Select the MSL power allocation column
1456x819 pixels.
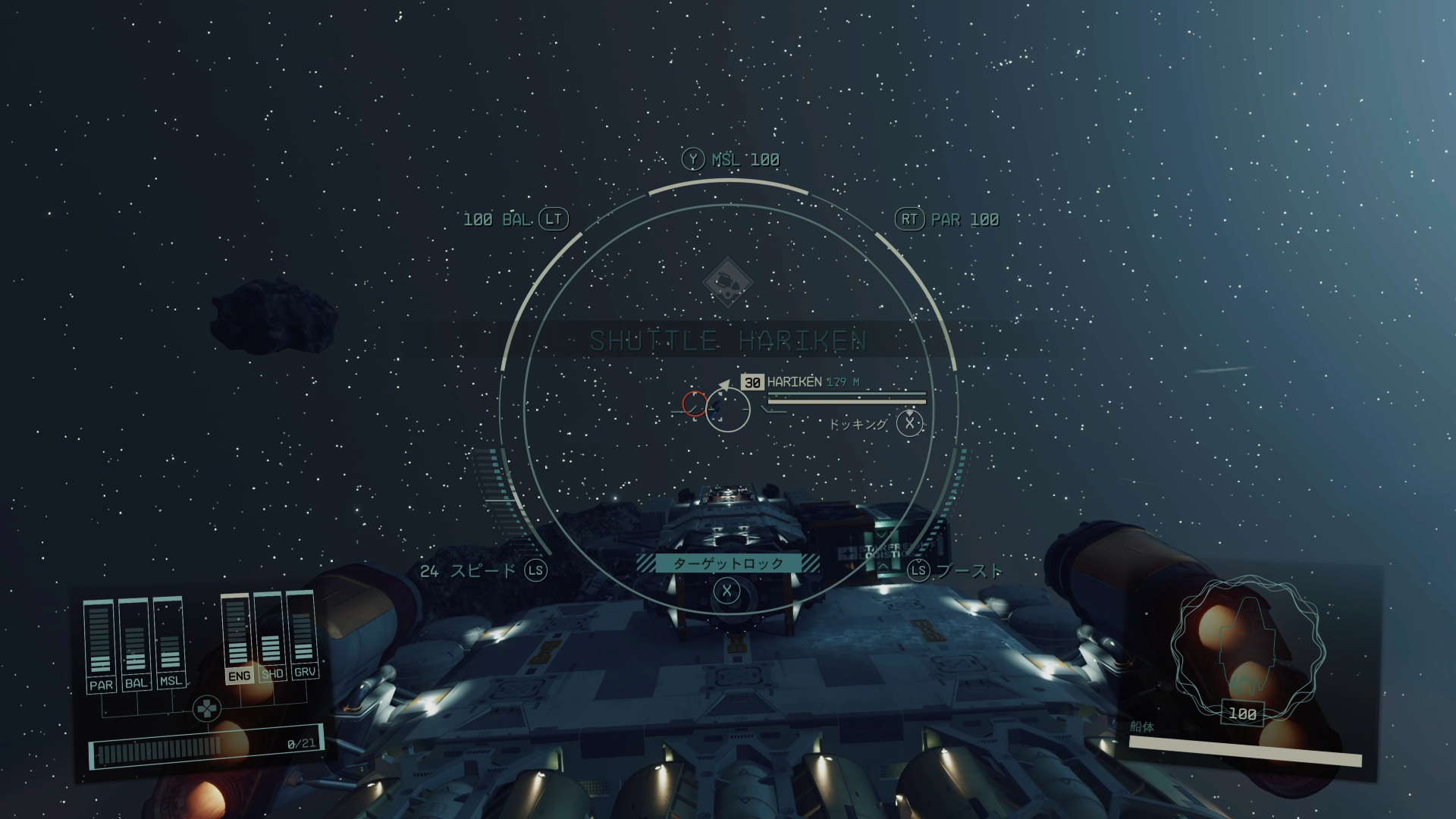[x=169, y=642]
